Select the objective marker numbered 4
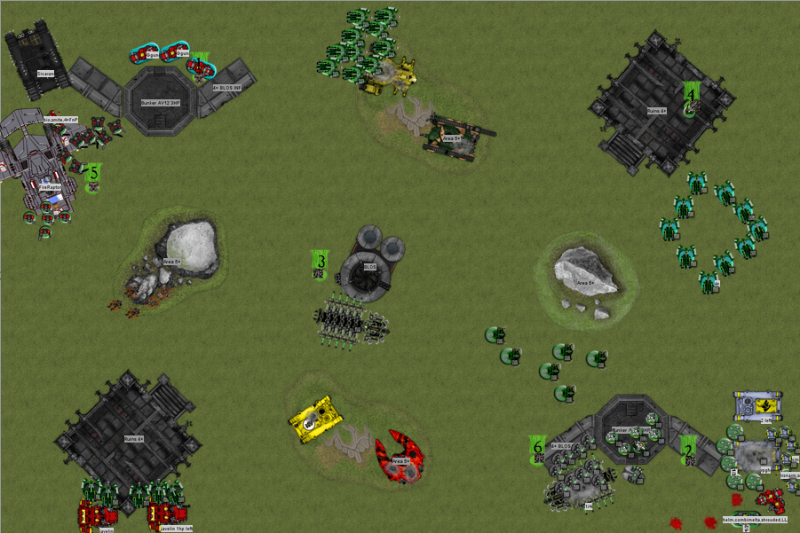800x533 pixels. click(x=691, y=97)
